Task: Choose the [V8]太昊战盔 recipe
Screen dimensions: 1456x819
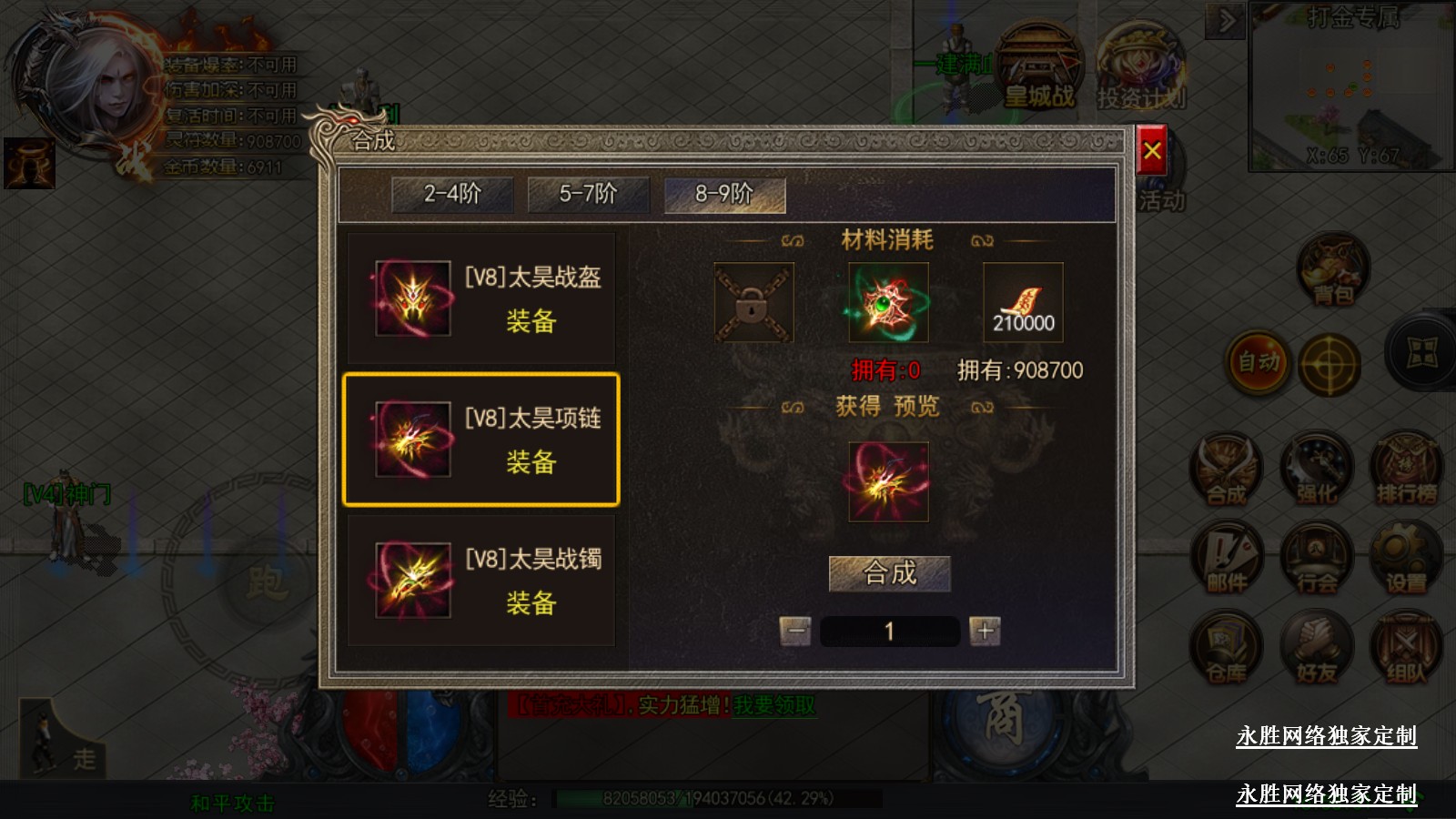Action: coord(481,298)
